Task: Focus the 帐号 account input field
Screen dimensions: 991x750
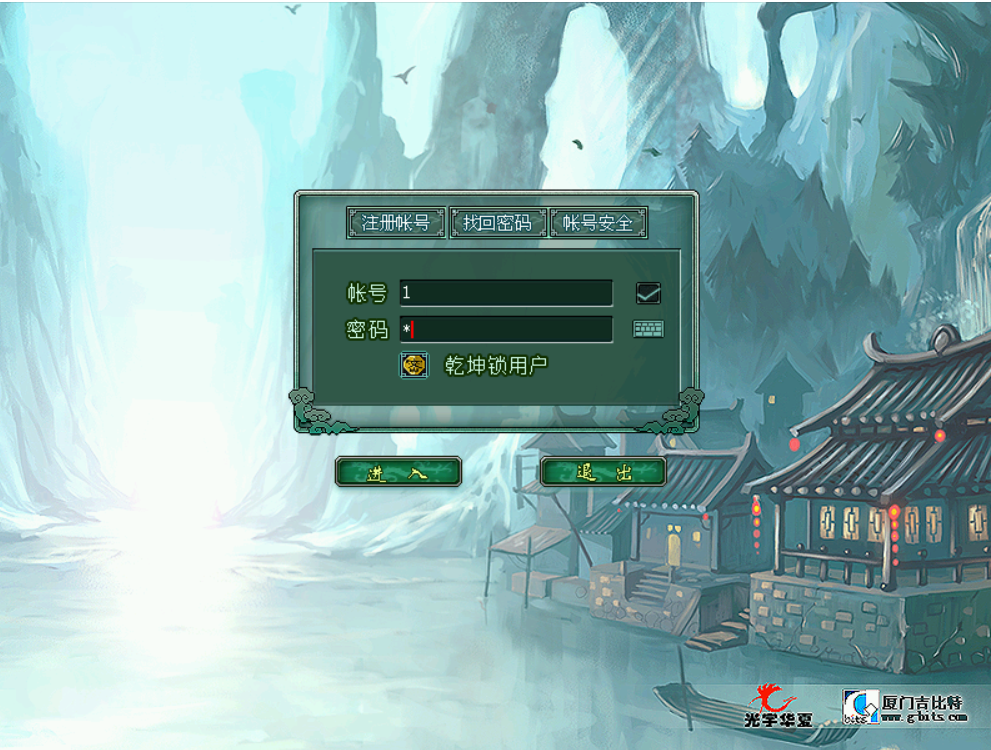Action: point(506,293)
